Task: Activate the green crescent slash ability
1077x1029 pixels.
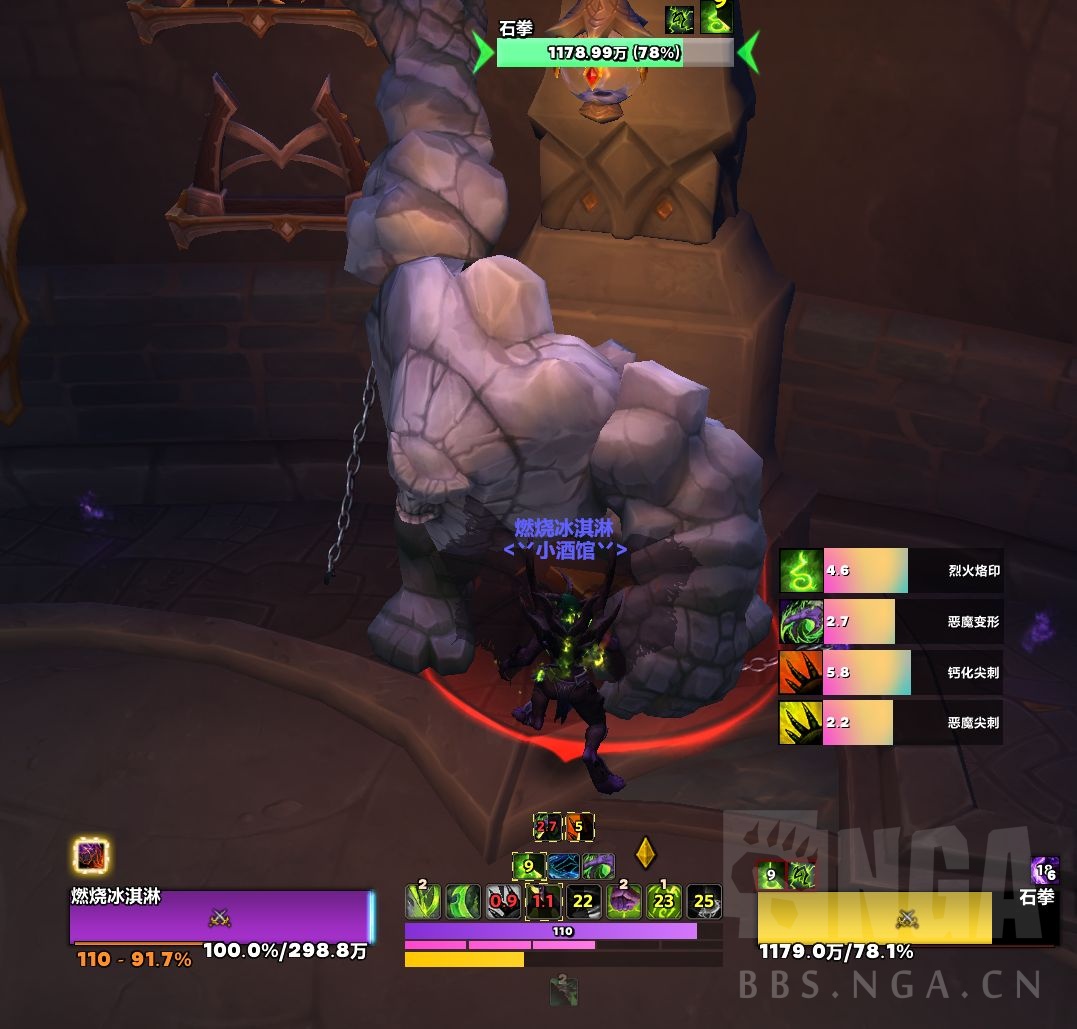Action: [x=463, y=901]
